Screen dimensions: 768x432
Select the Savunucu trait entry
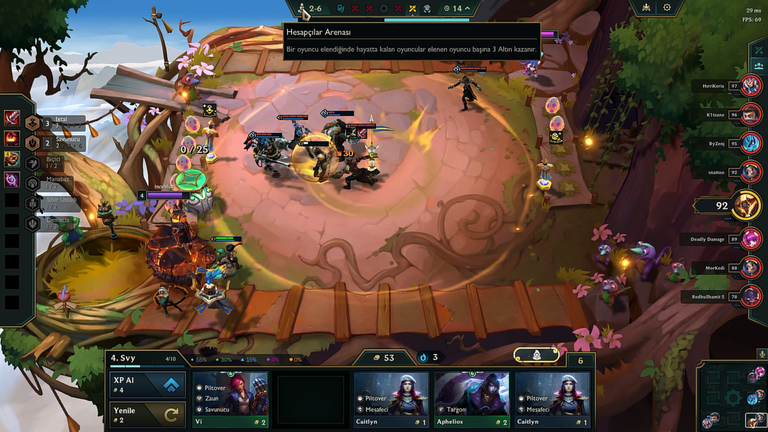[x=55, y=142]
